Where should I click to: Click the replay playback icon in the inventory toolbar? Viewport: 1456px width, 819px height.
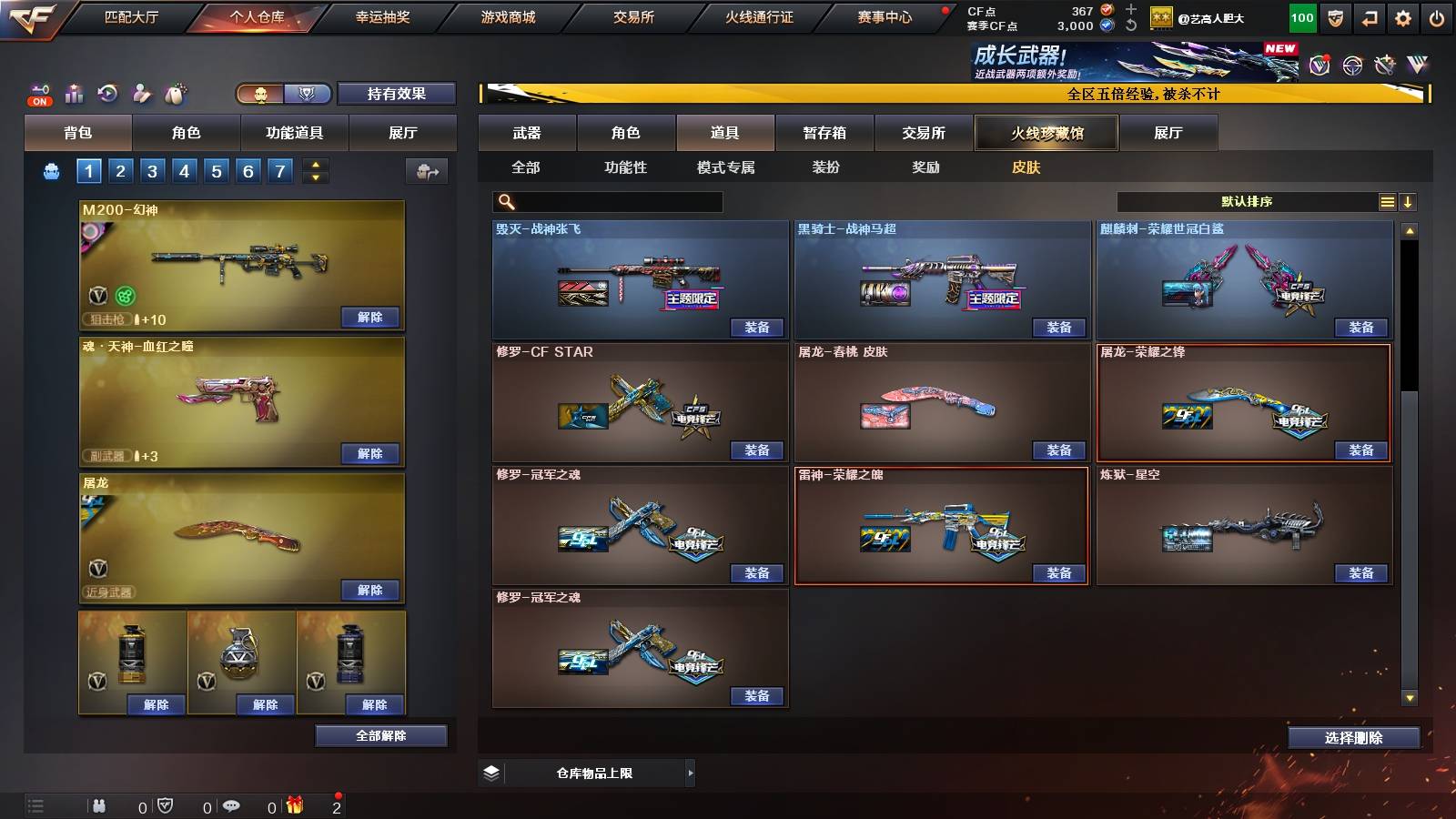107,93
